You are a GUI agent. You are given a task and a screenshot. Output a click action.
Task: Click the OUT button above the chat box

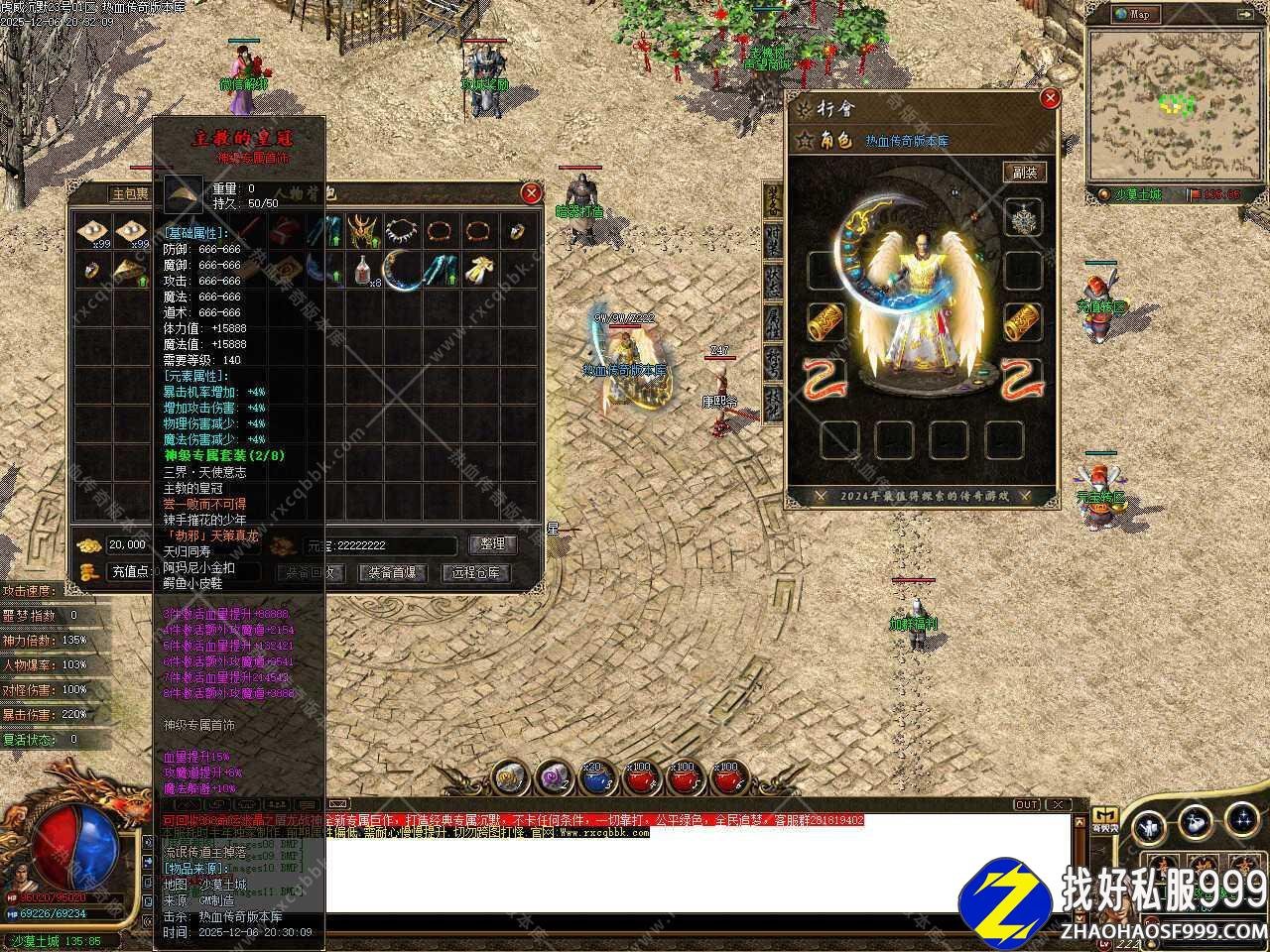1027,804
